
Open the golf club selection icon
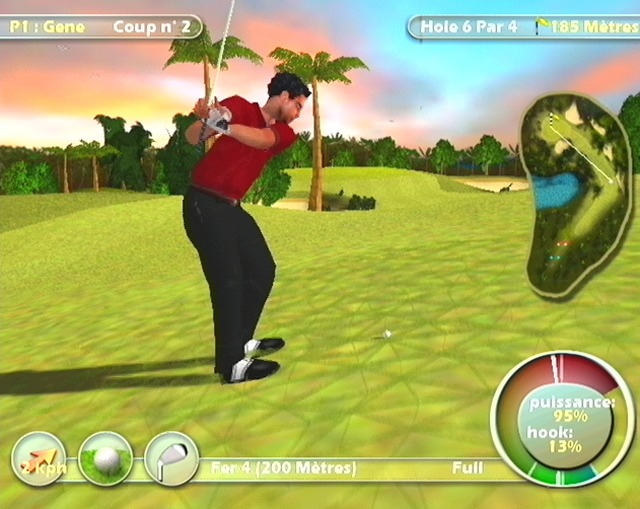pos(171,459)
